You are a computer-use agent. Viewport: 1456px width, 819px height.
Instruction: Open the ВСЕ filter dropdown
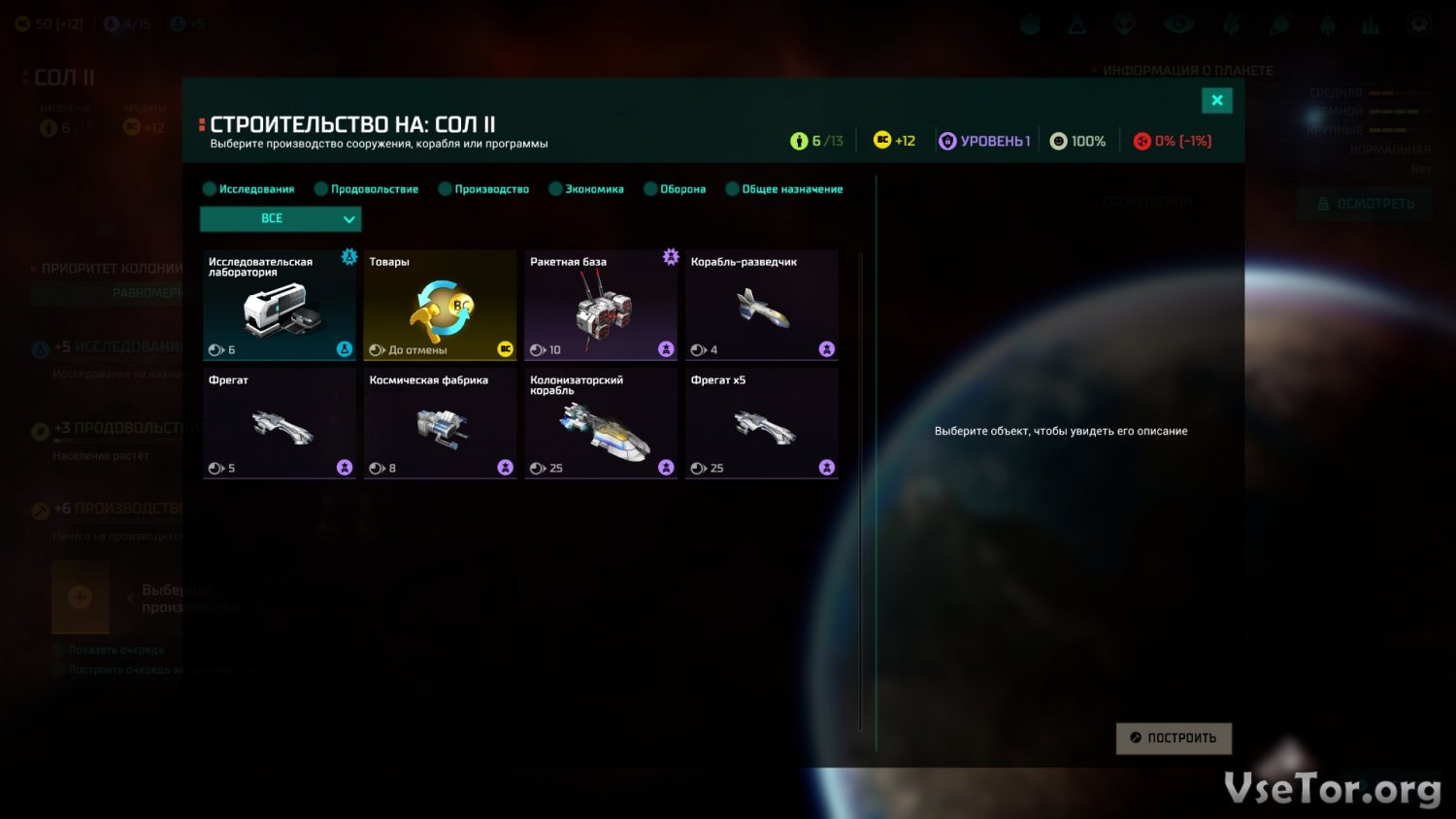[281, 219]
